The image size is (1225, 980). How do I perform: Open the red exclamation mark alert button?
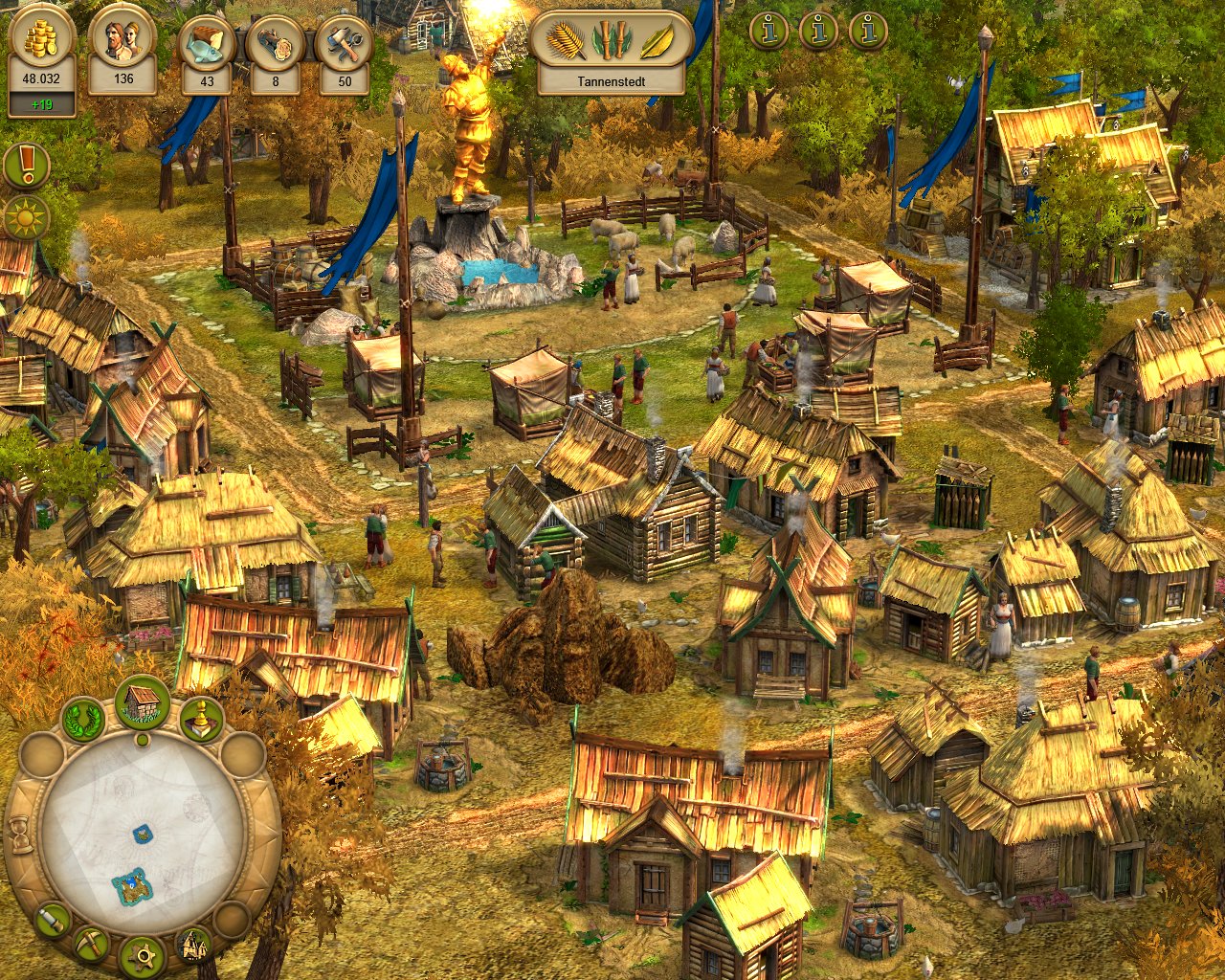(27, 166)
